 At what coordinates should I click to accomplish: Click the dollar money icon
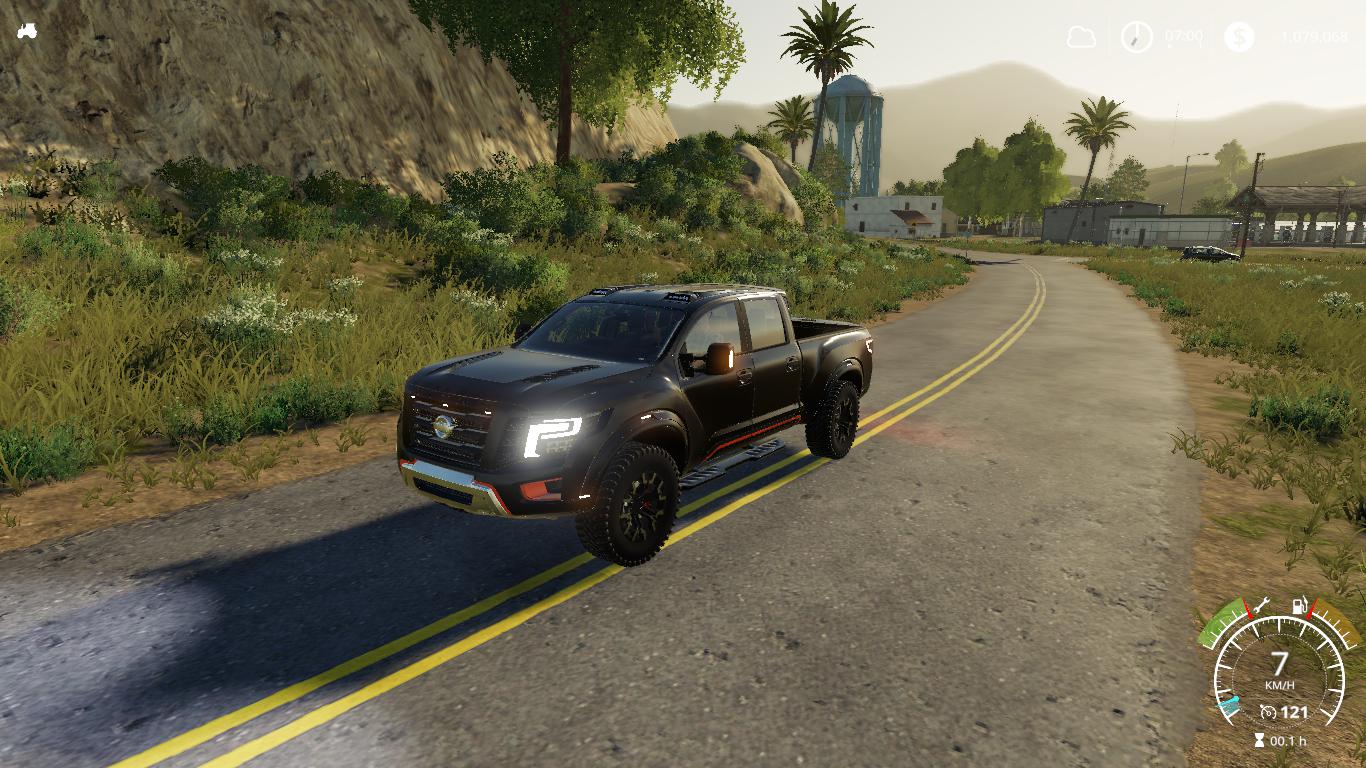tap(1239, 37)
